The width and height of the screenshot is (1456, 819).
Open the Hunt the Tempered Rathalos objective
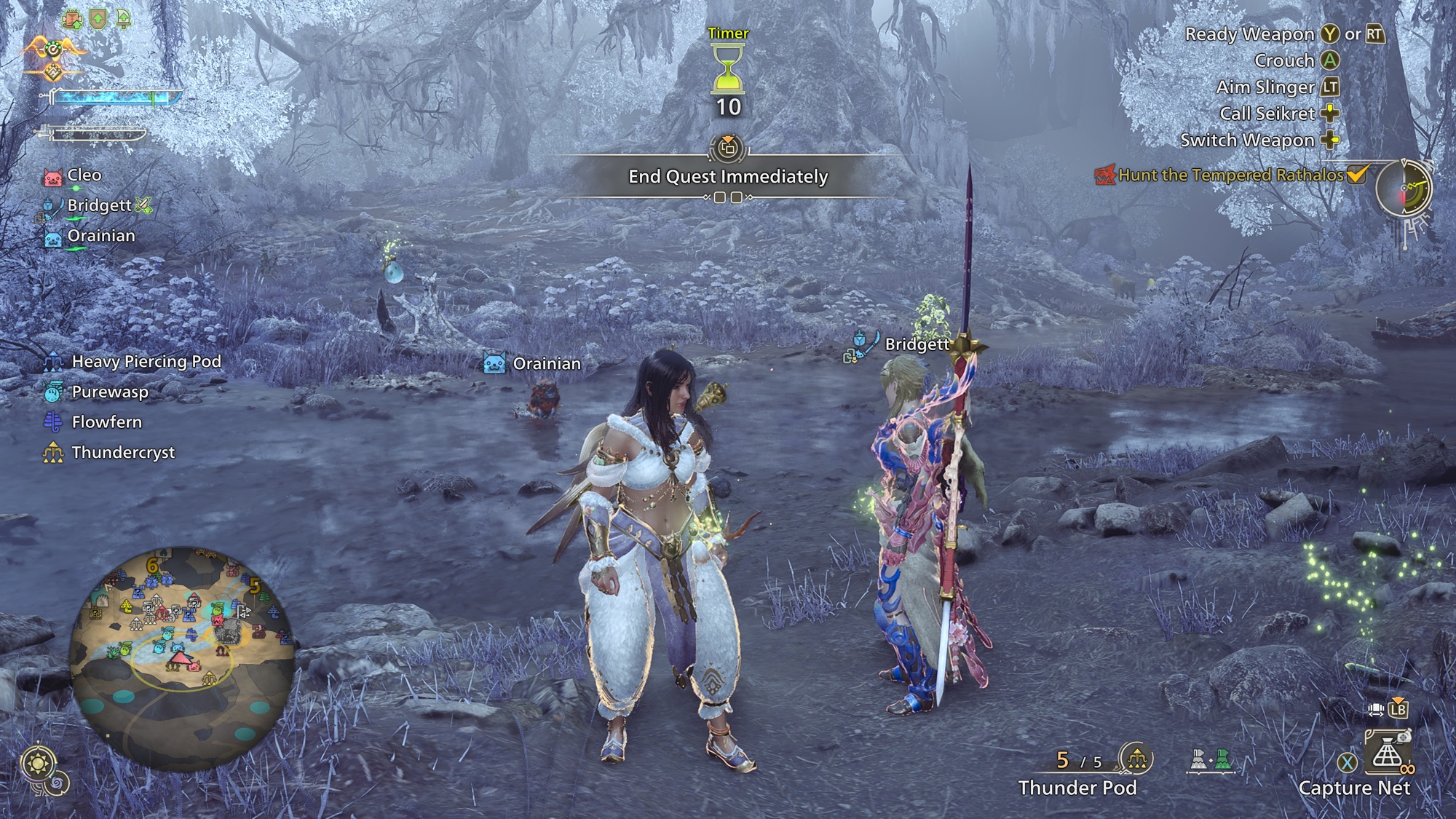click(x=1230, y=175)
